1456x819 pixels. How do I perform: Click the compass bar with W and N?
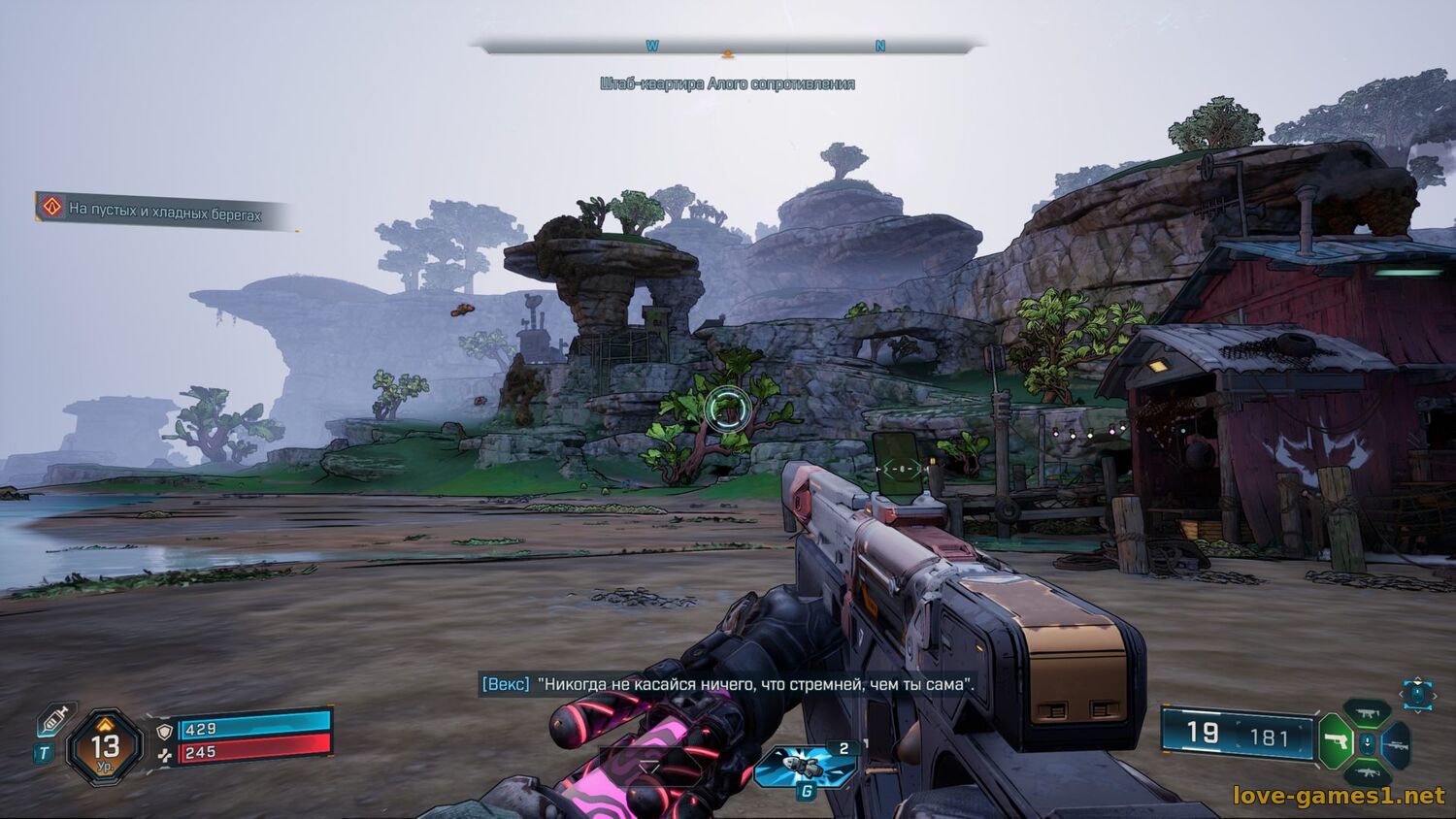pos(728,46)
